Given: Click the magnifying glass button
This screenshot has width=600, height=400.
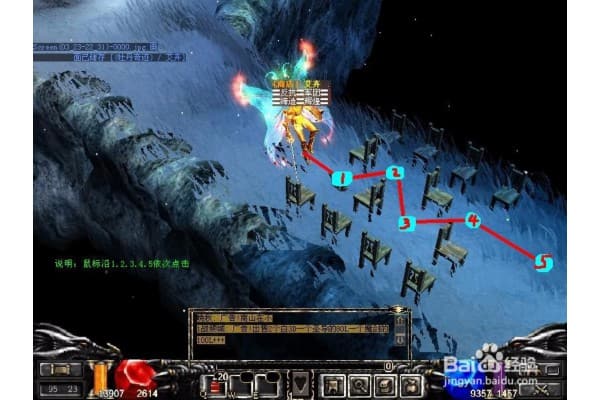Looking at the screenshot, I should point(357,383).
